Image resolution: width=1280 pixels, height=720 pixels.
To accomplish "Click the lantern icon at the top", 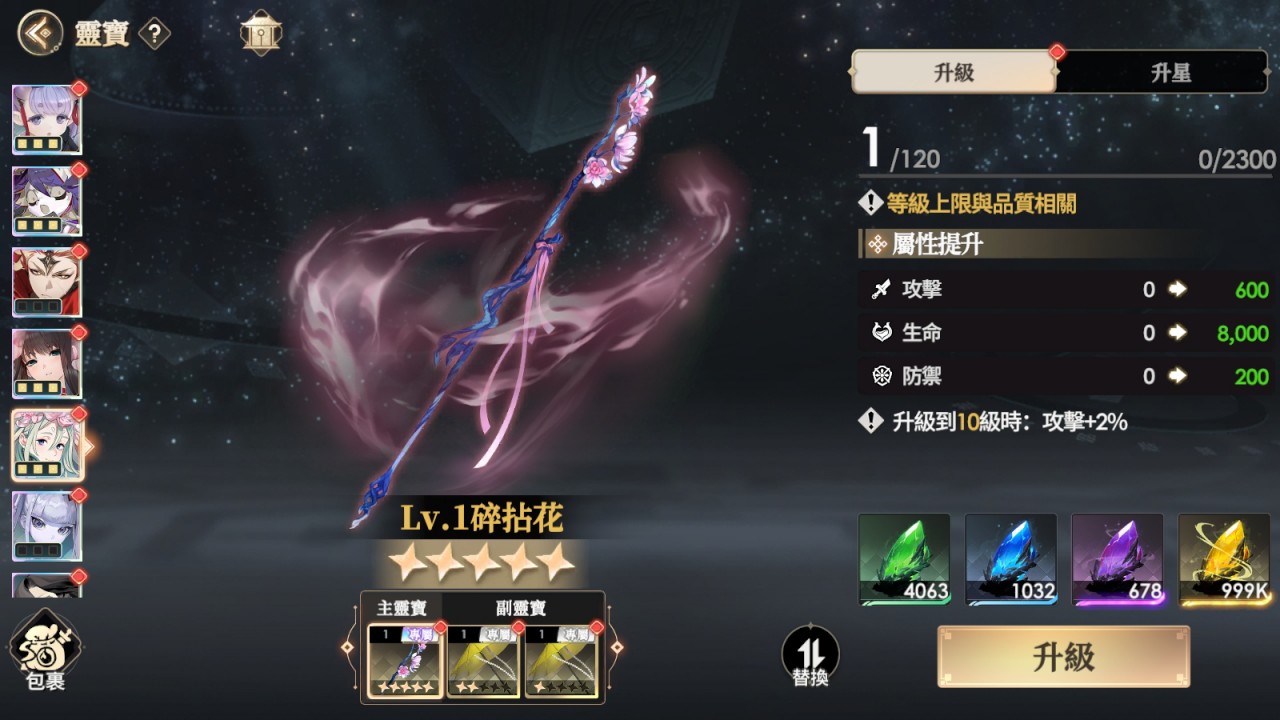I will point(260,32).
